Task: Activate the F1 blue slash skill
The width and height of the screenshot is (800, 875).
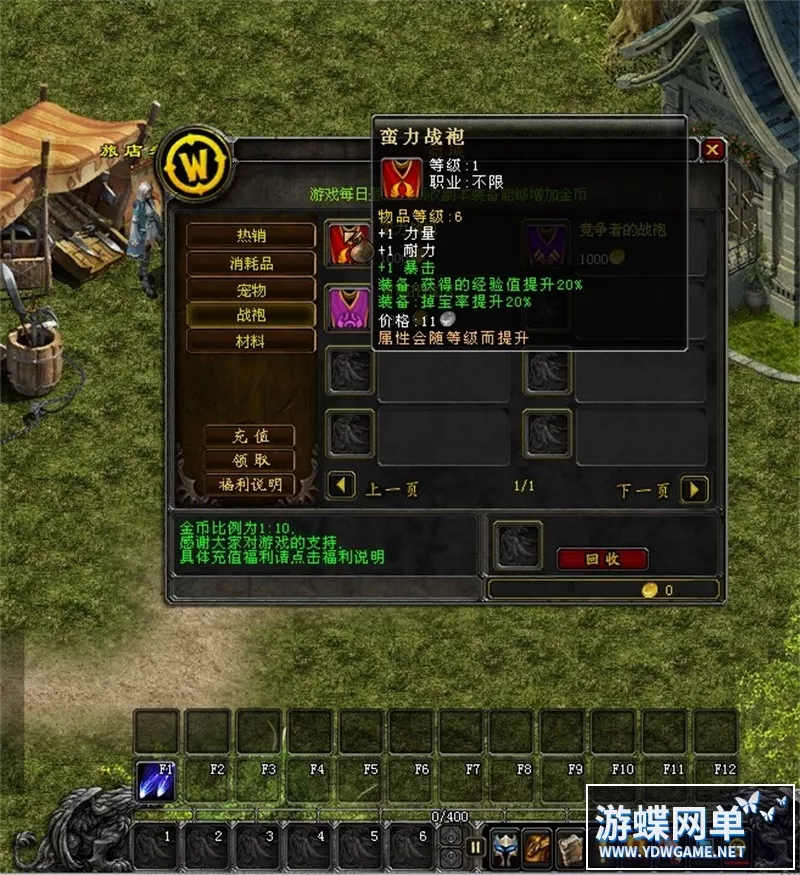Action: (x=155, y=782)
